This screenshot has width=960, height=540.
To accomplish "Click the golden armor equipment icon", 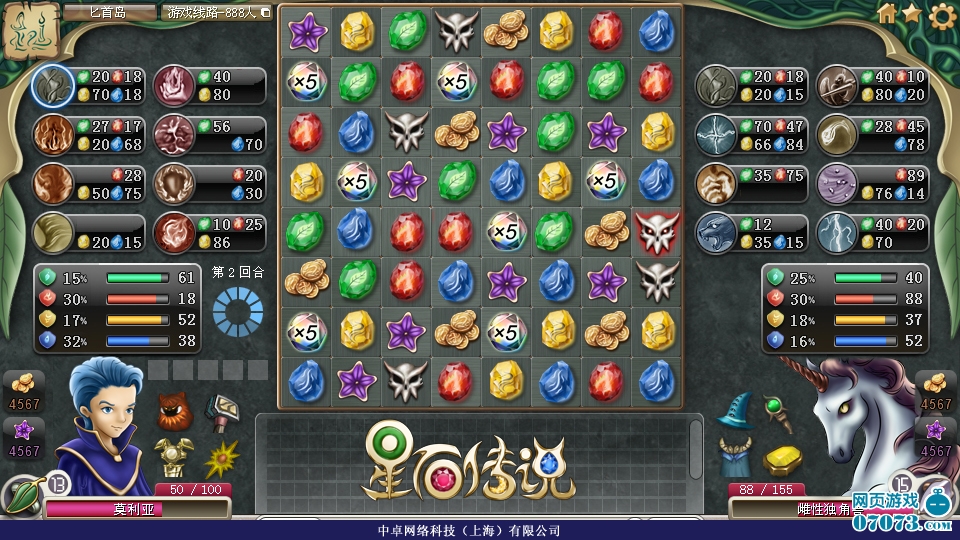I will click(x=174, y=457).
